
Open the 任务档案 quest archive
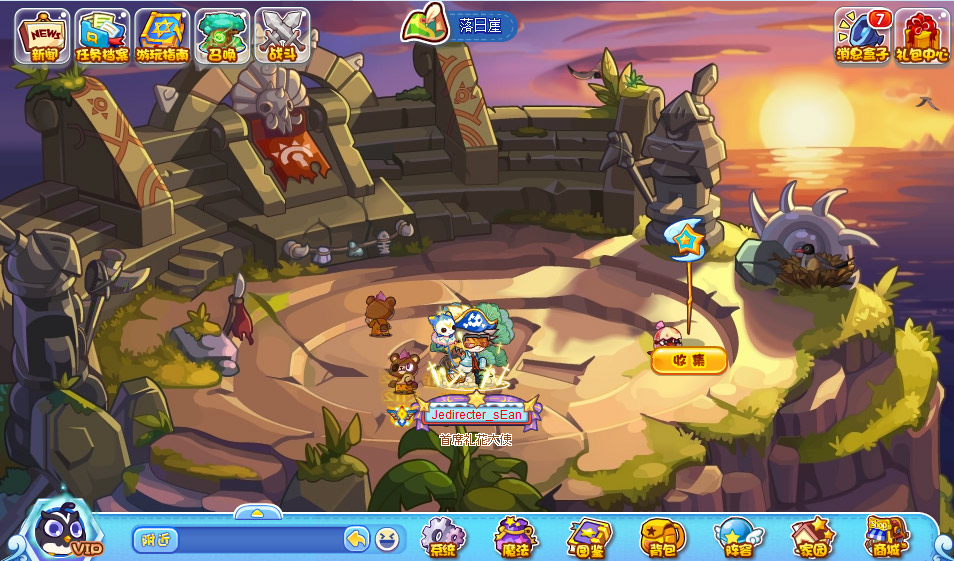(103, 35)
